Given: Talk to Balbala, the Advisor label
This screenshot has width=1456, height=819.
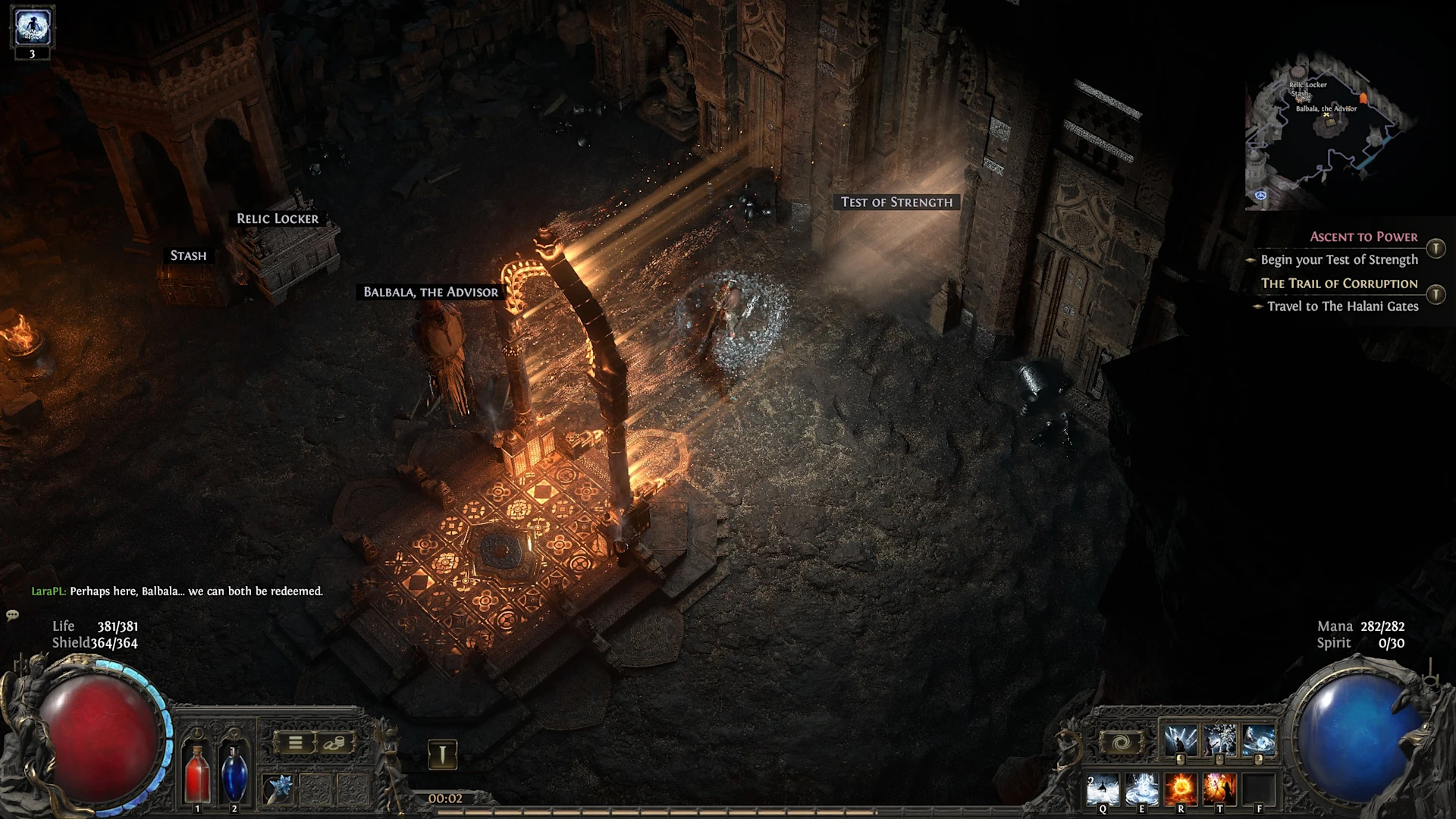Looking at the screenshot, I should [431, 292].
